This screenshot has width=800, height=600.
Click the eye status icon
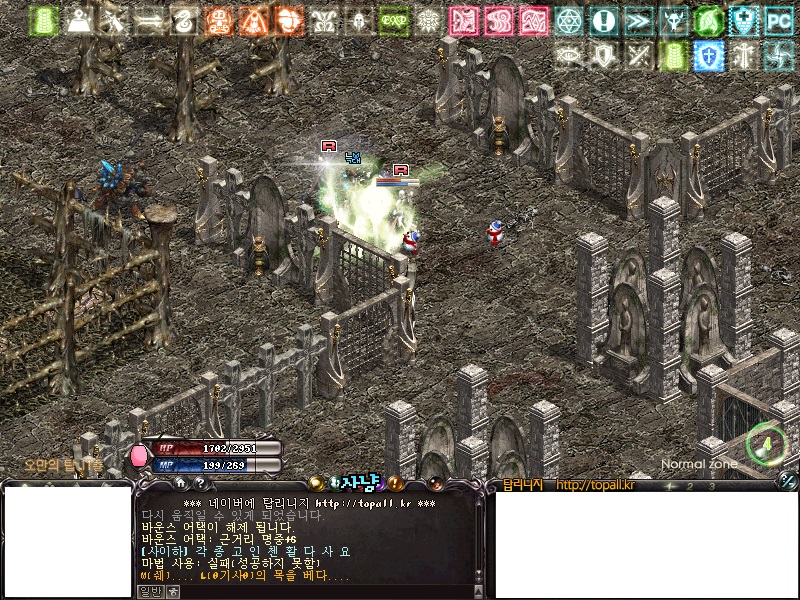point(569,55)
